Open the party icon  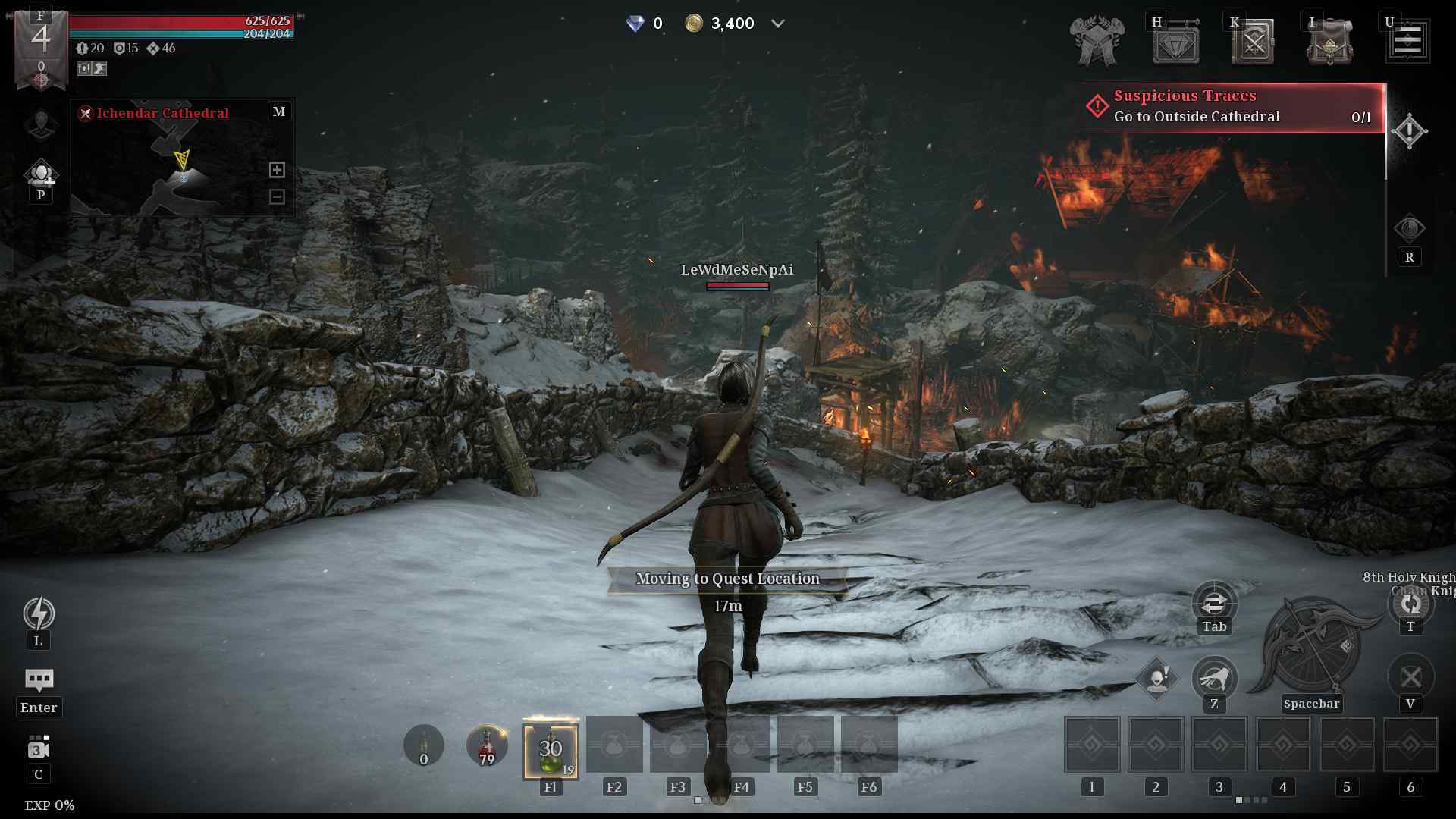coord(41,174)
